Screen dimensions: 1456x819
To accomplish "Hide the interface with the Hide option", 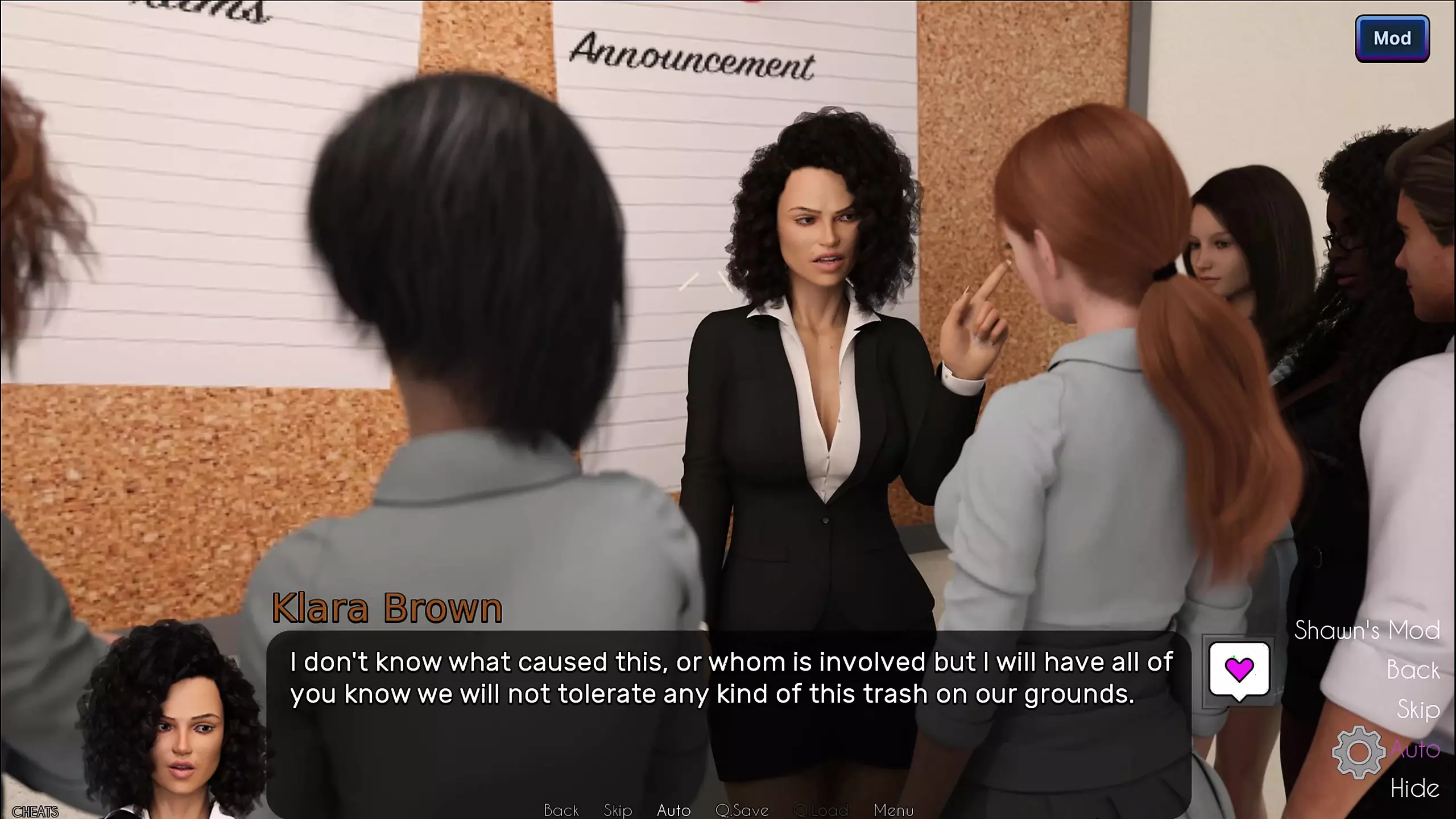I will [1414, 789].
